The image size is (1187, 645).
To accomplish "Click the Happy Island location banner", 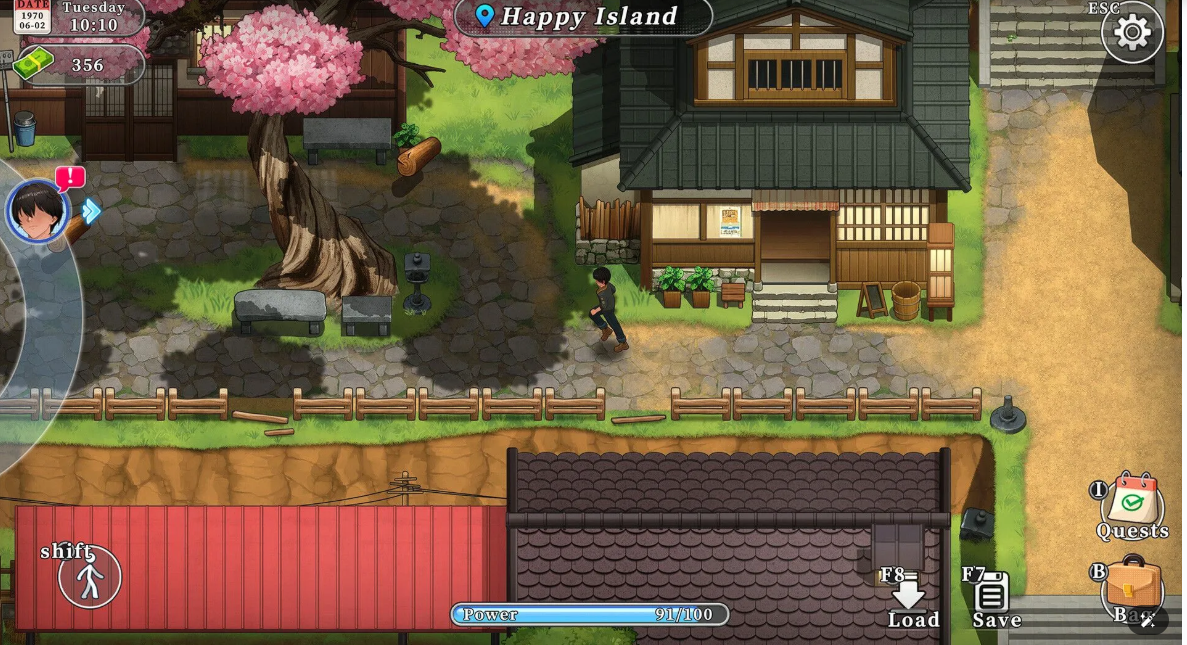I will 583,16.
